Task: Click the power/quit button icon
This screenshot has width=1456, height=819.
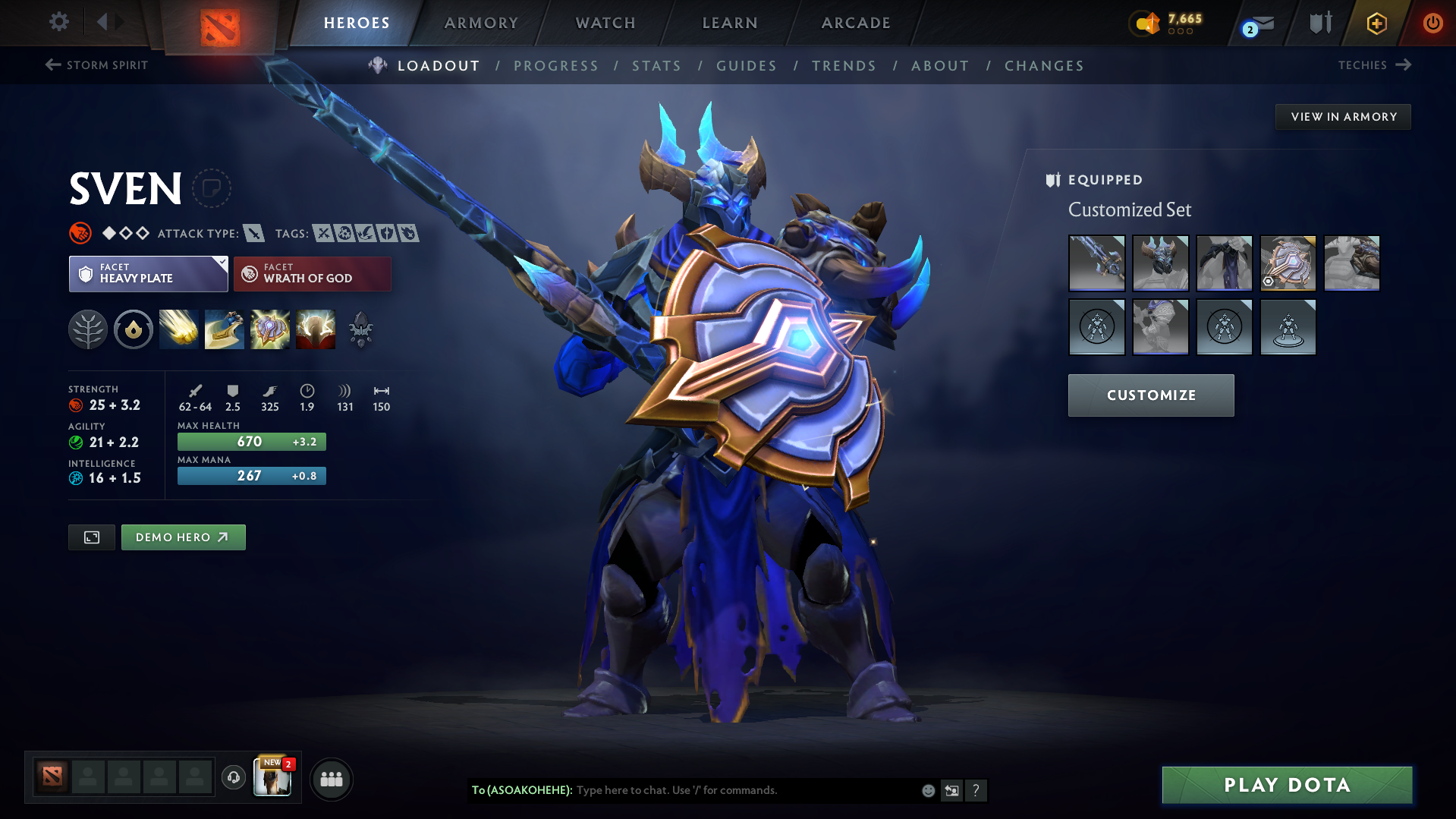Action: (1432, 23)
